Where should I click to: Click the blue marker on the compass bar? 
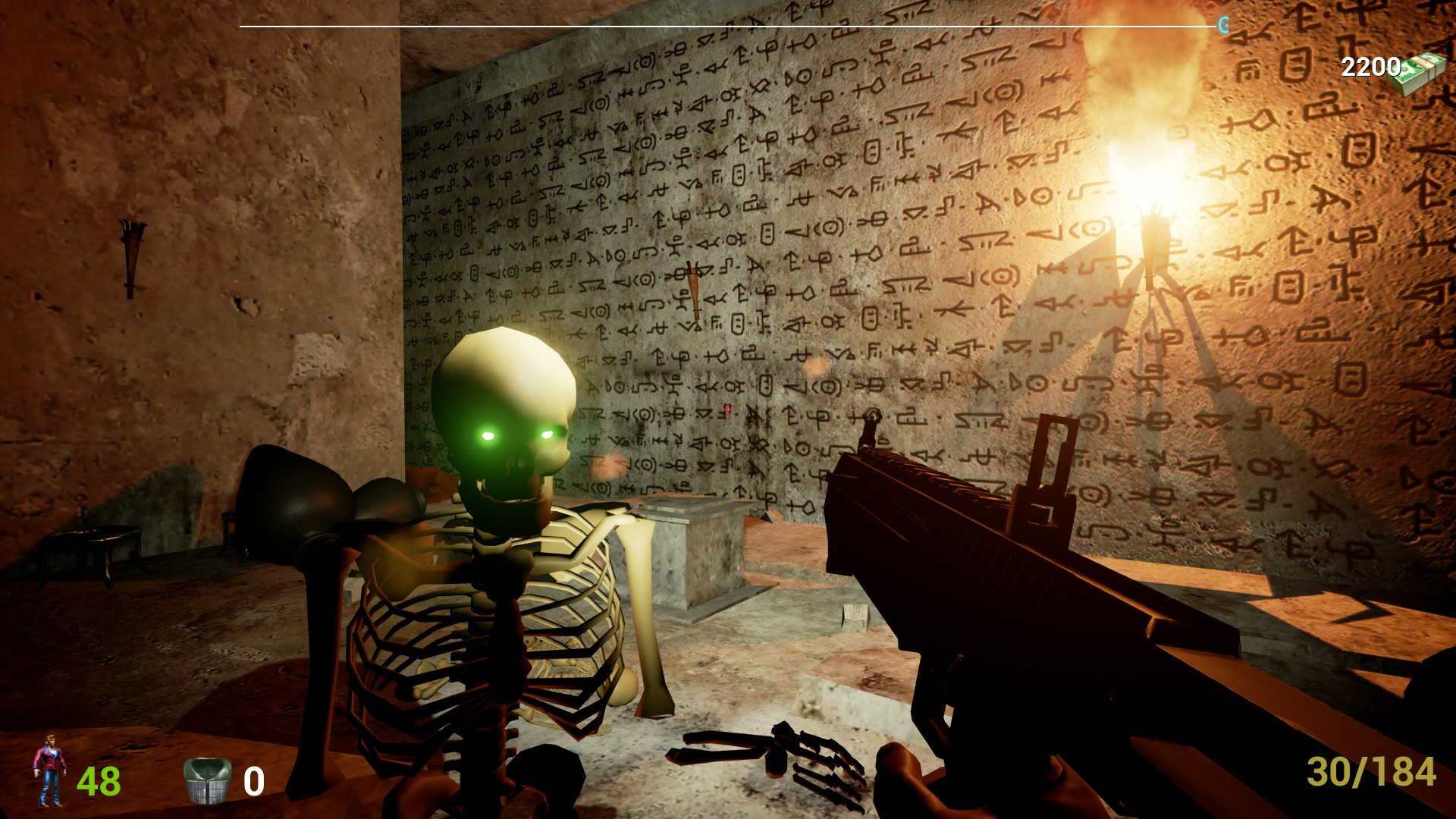tap(1222, 26)
